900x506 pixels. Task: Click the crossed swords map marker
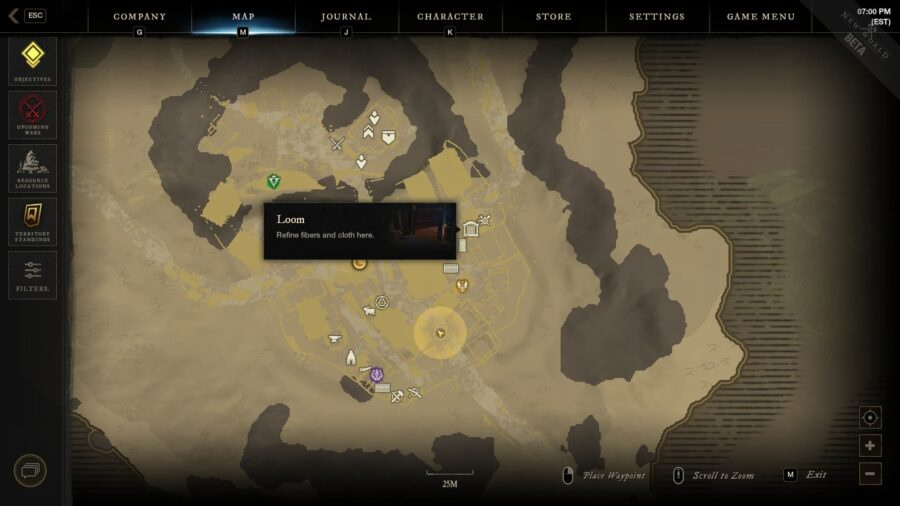click(x=337, y=144)
